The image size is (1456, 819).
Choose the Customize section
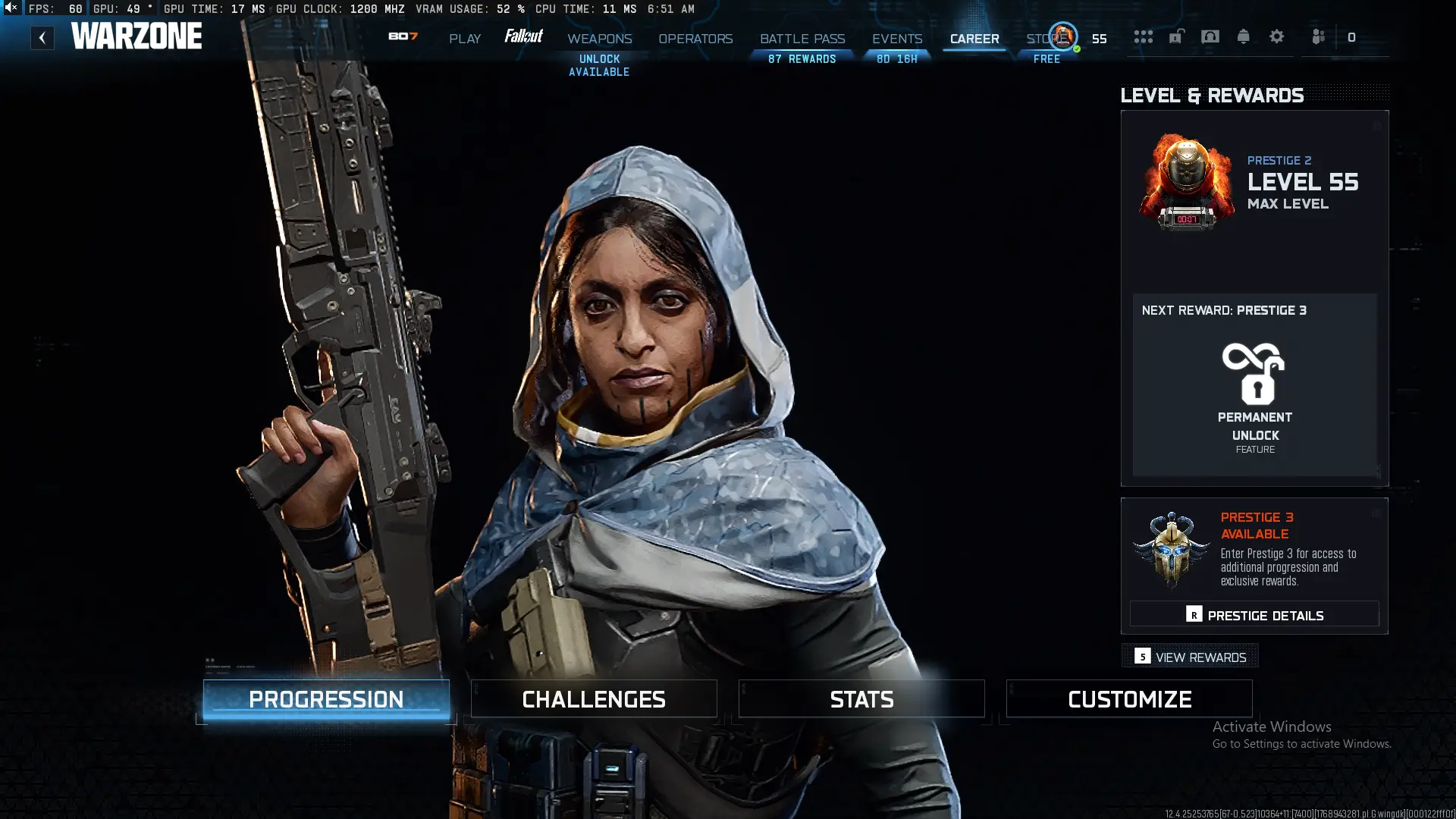[1129, 699]
